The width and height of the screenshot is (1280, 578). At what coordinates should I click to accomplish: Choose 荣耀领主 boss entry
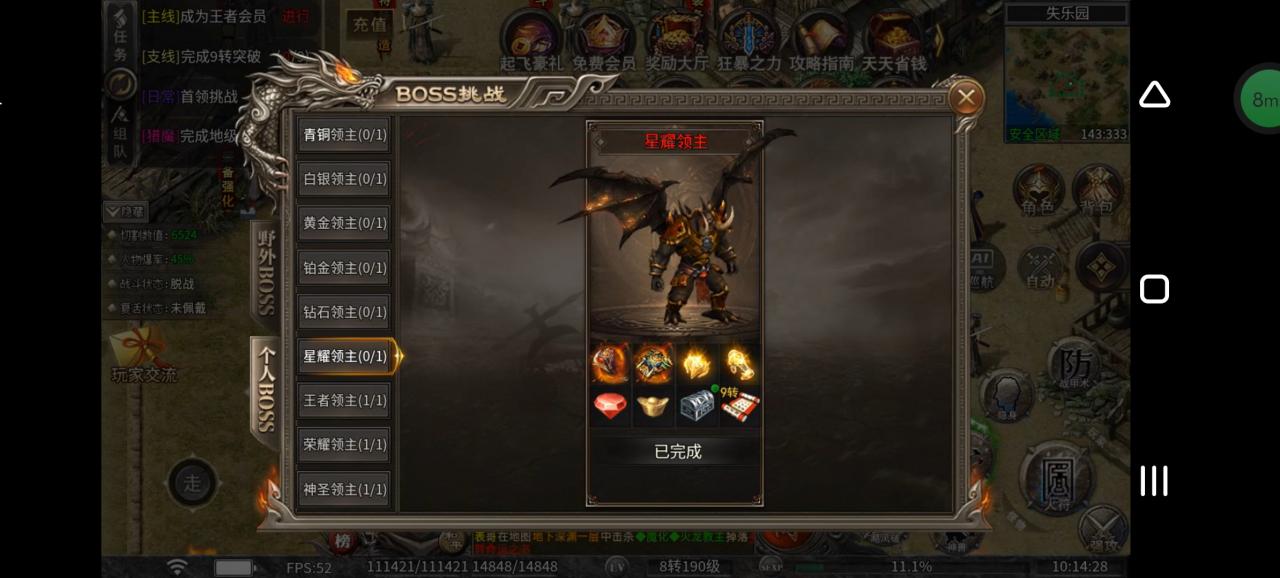point(345,444)
